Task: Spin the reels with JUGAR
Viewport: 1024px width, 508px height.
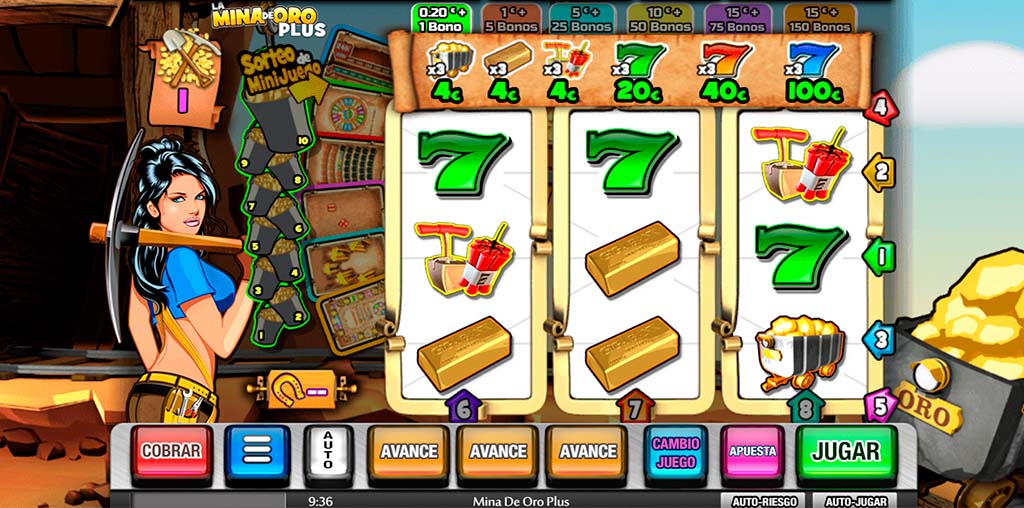Action: 846,452
